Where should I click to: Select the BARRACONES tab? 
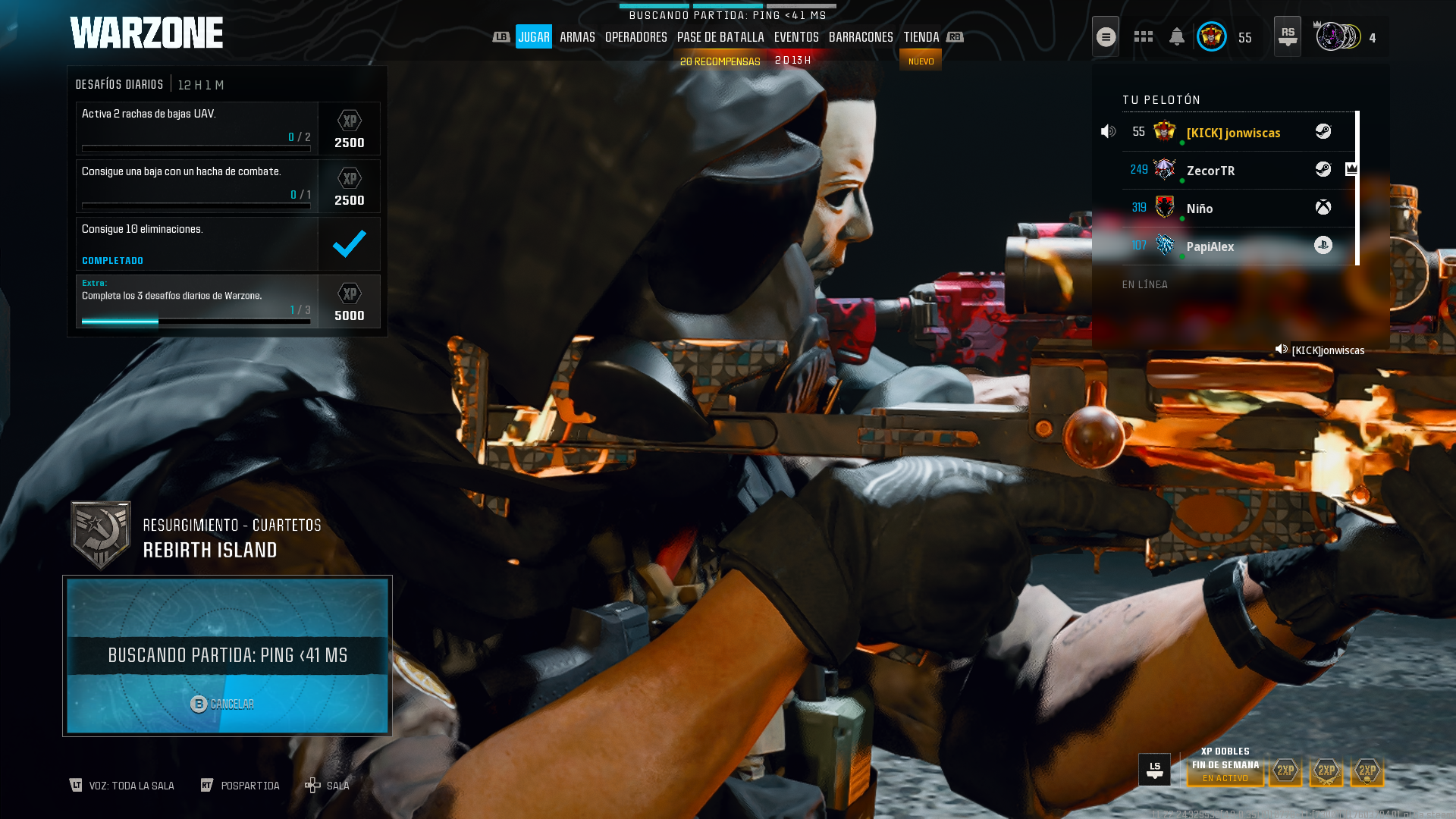pyautogui.click(x=861, y=37)
